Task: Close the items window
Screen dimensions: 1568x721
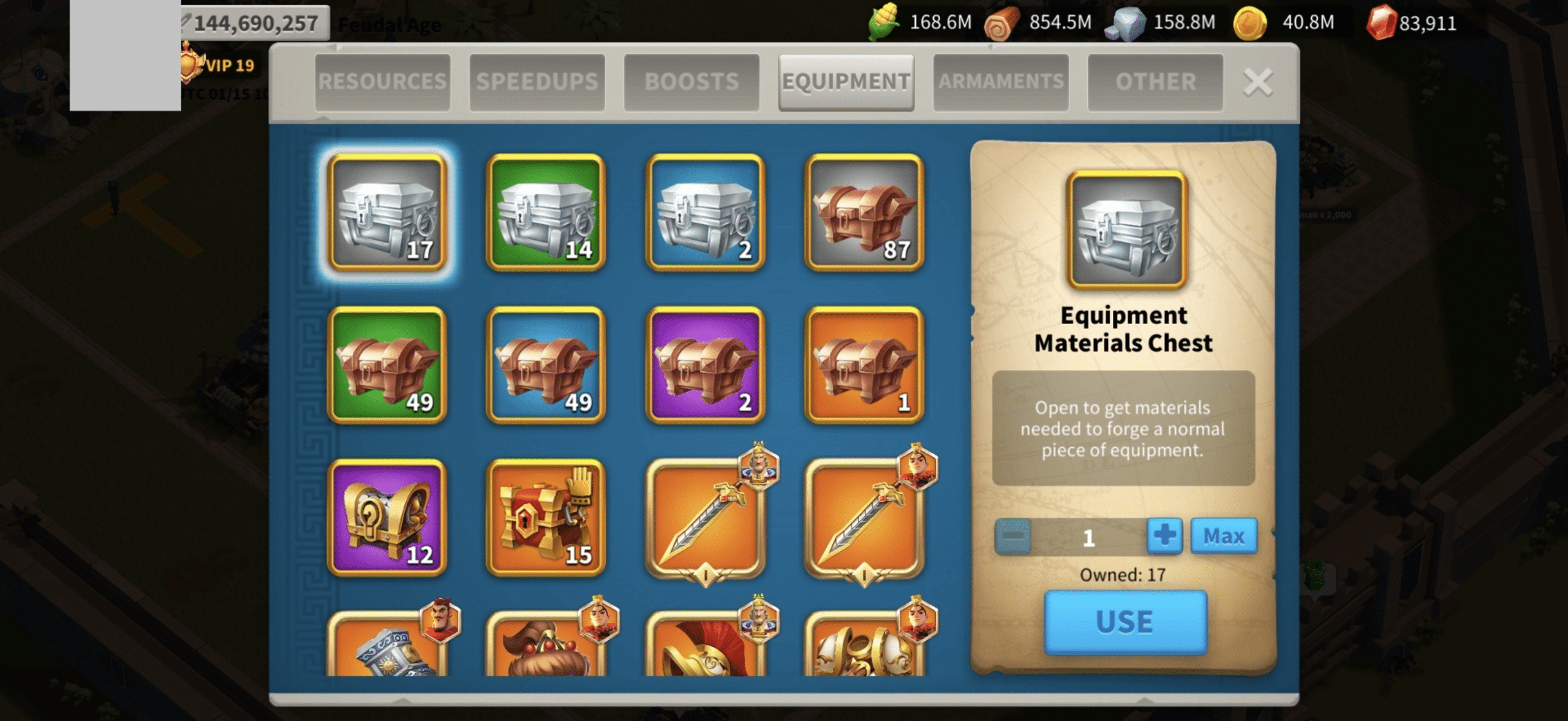Action: [1257, 82]
